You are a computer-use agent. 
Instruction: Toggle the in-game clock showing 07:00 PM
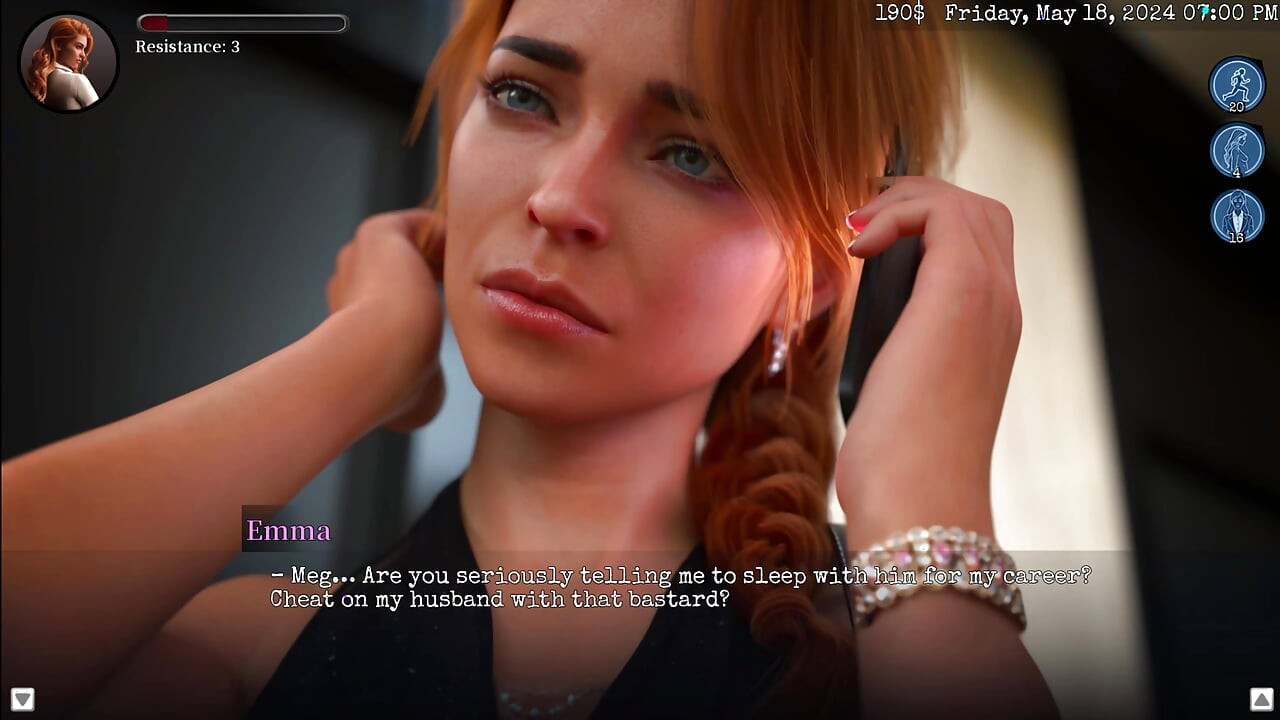[x=1225, y=13]
